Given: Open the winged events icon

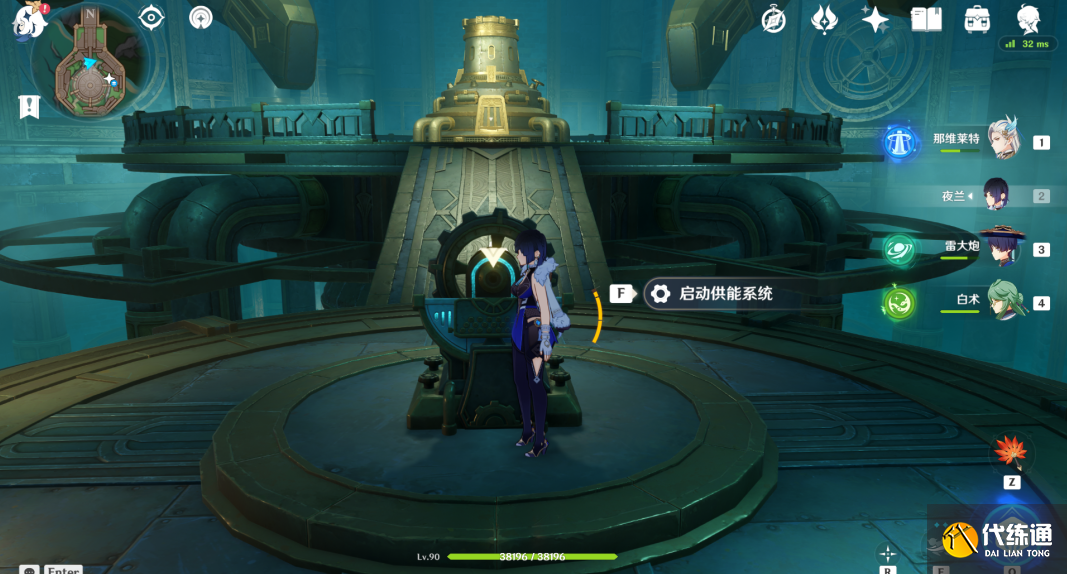Looking at the screenshot, I should pos(824,19).
